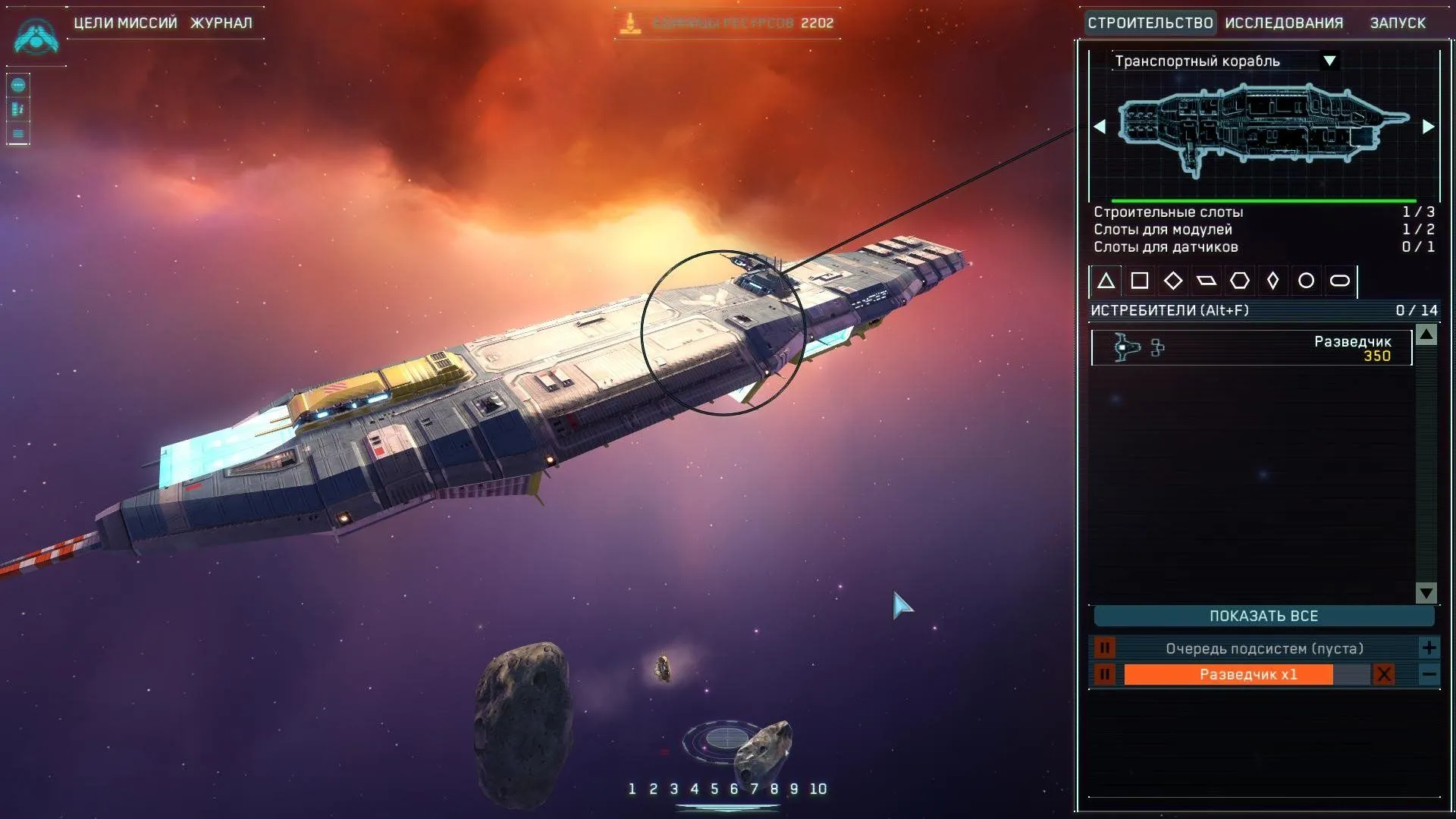Pause the subsystem queue

1104,648
